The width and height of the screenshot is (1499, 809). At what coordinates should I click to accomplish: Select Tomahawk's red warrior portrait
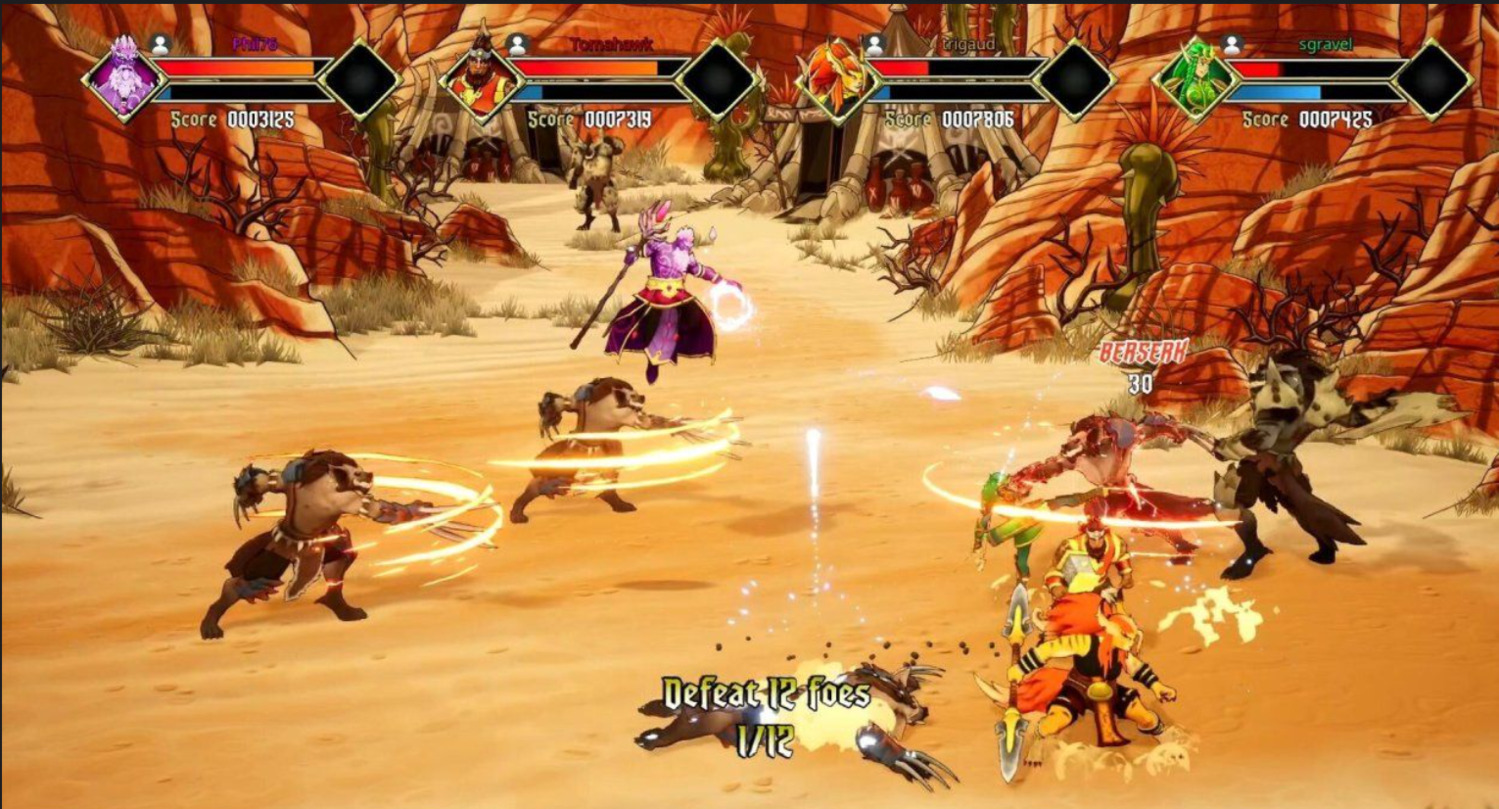pos(481,80)
